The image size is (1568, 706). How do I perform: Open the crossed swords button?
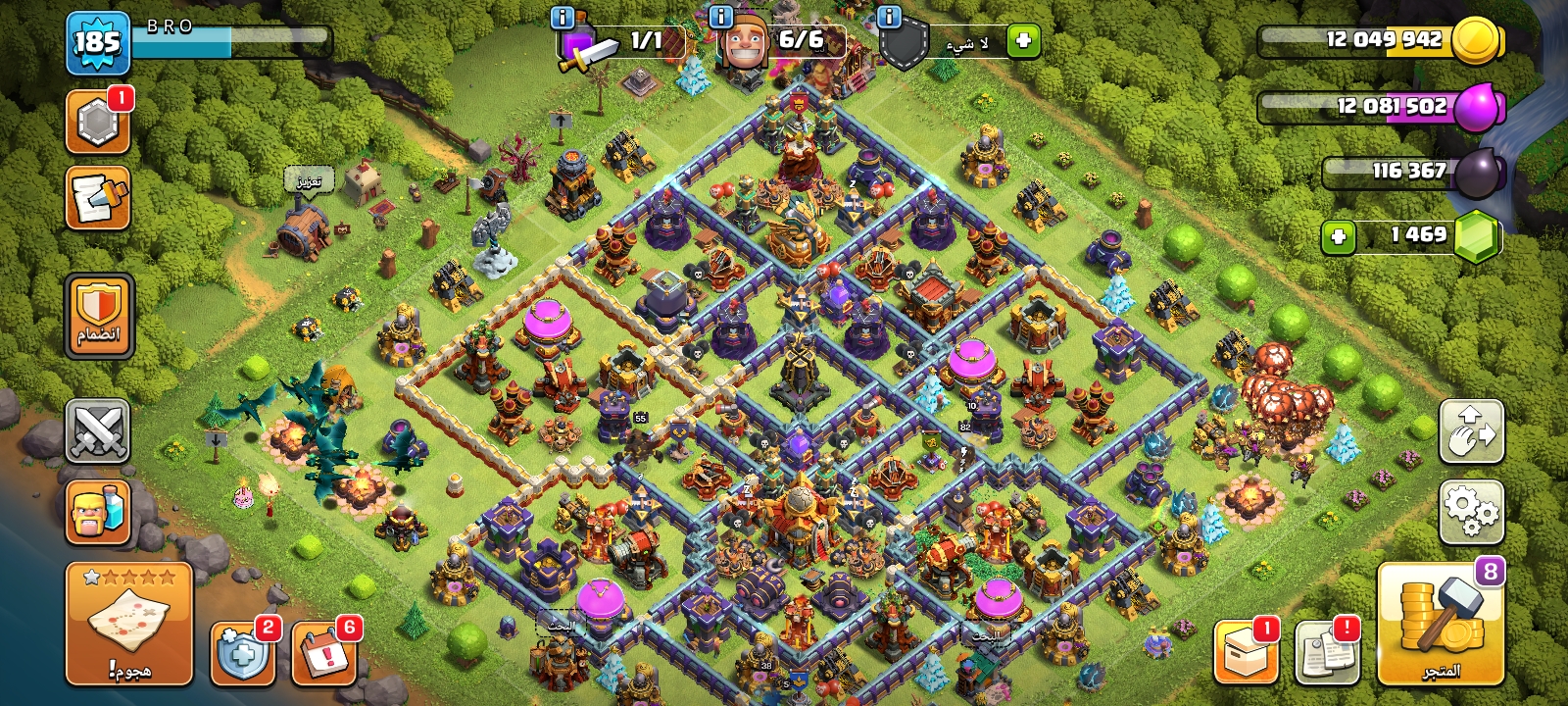pos(98,430)
